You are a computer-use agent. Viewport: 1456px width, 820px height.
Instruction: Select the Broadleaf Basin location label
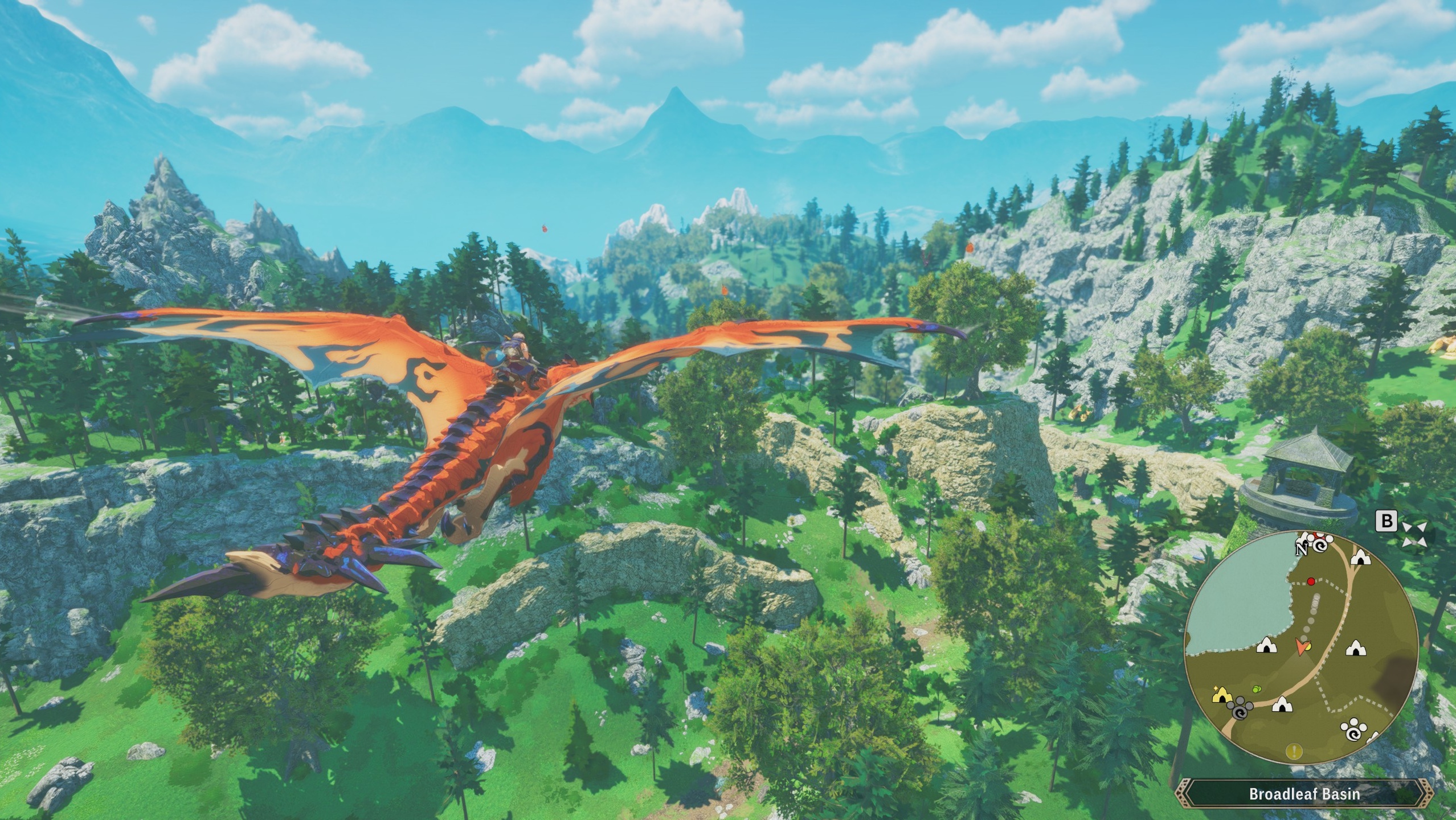point(1305,794)
